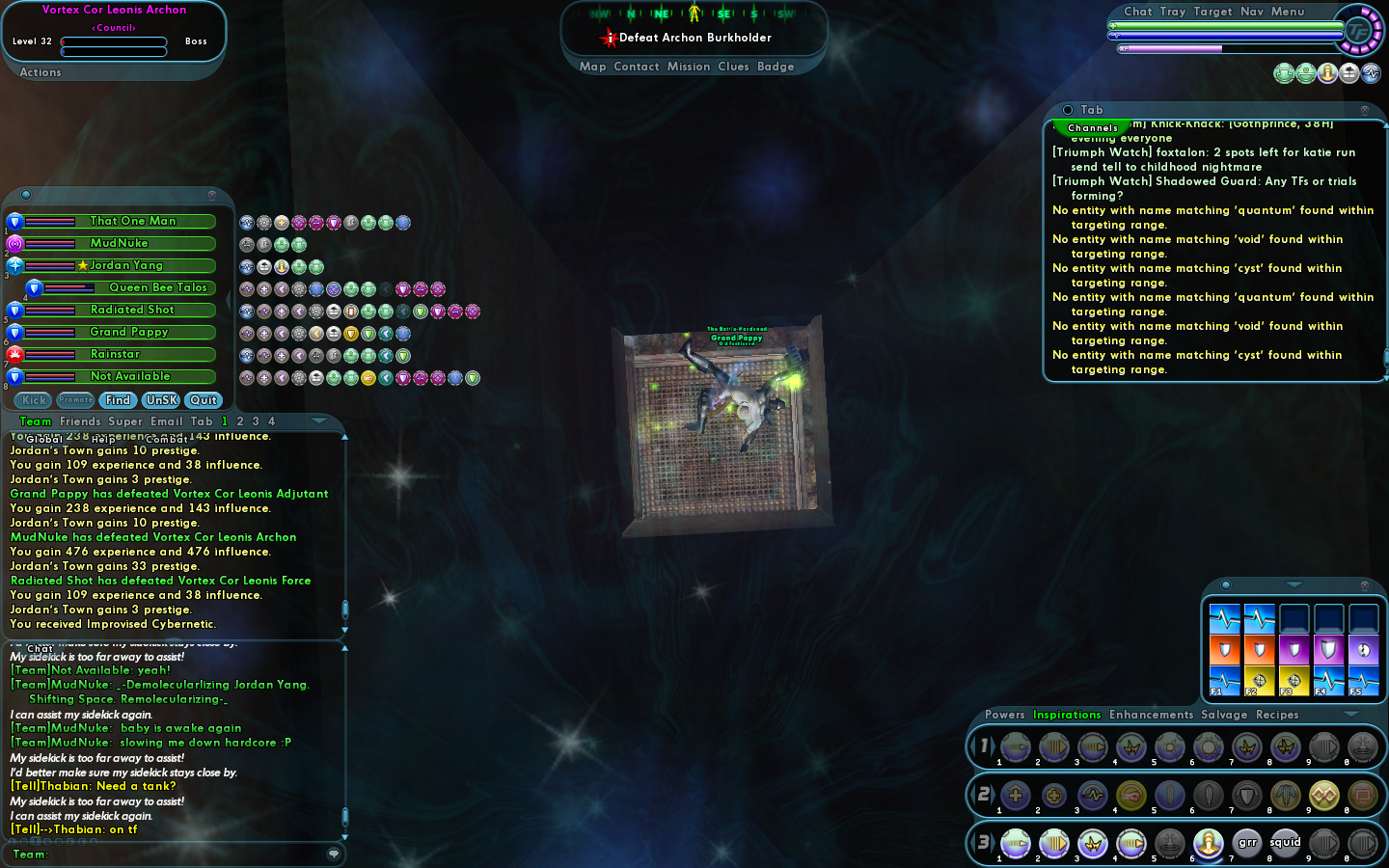Open the Badge list
1389x868 pixels.
pyautogui.click(x=776, y=67)
